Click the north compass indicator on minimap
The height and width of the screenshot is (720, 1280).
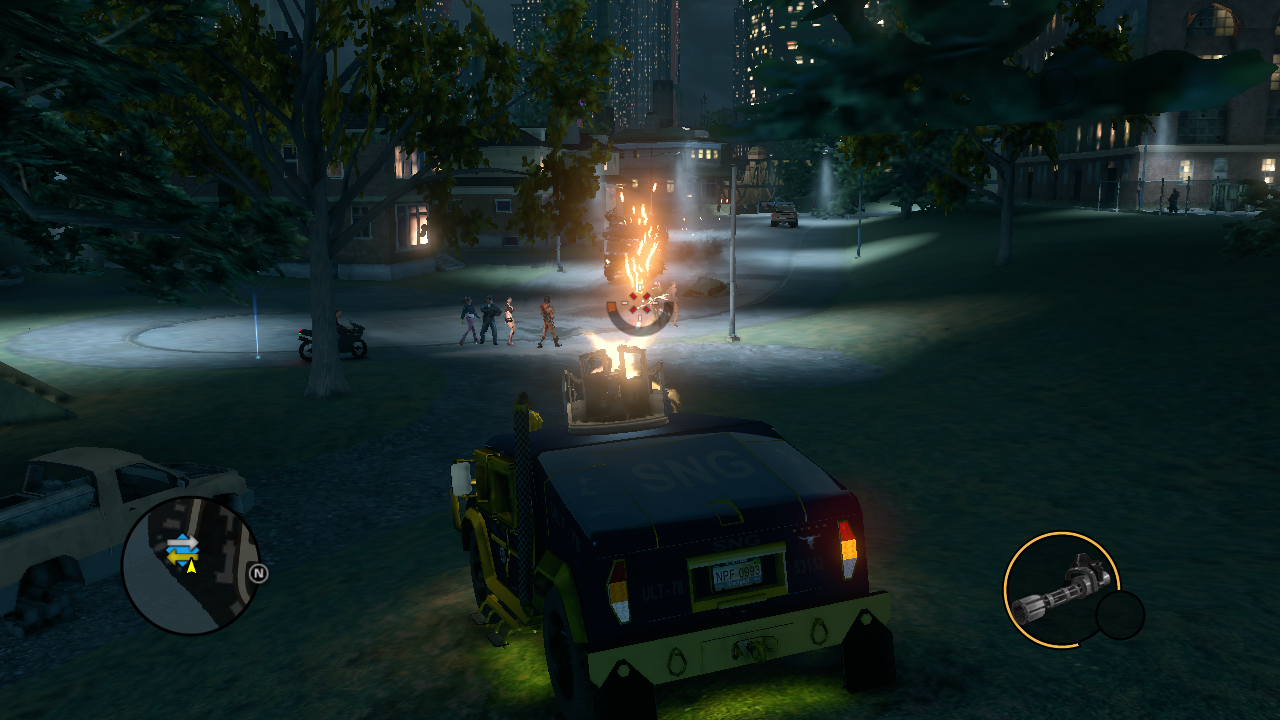click(259, 574)
